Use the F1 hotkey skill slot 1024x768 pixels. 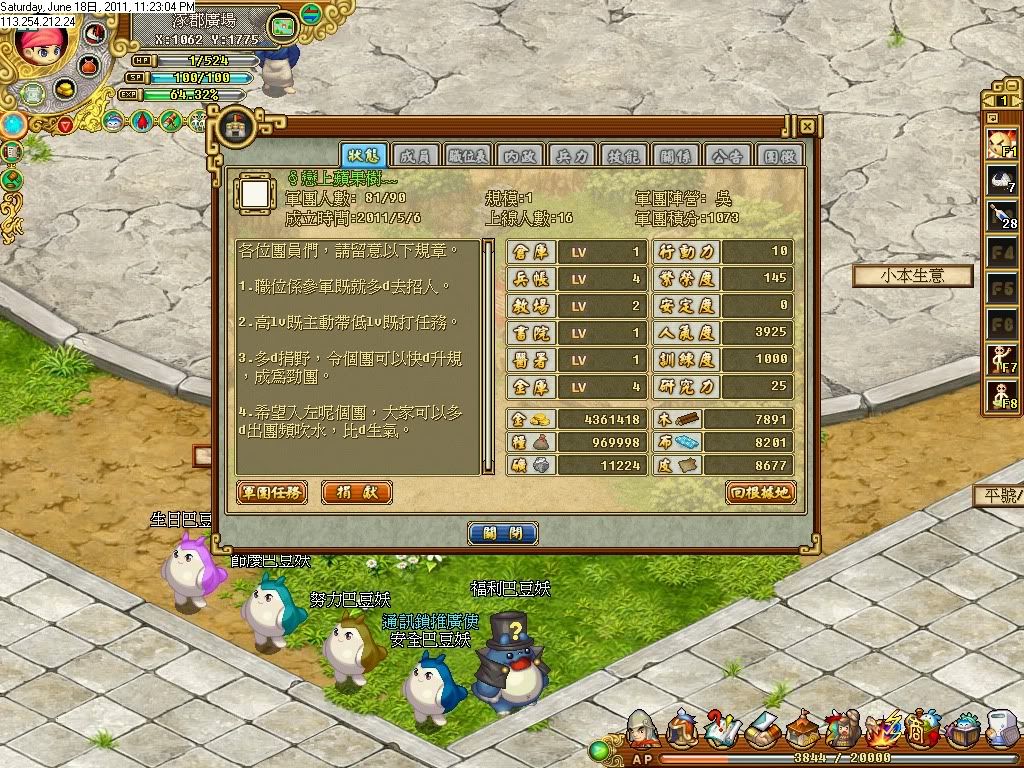point(1003,144)
